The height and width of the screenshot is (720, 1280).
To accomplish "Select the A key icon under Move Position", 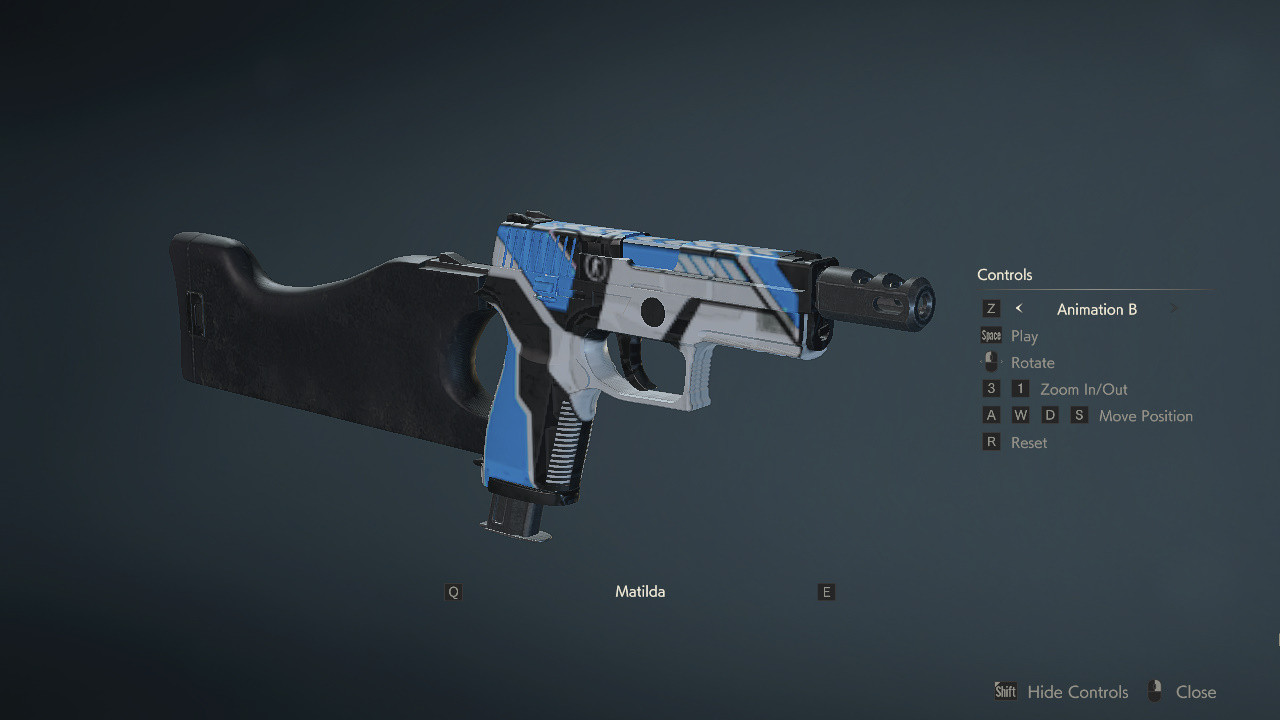I will pyautogui.click(x=991, y=414).
